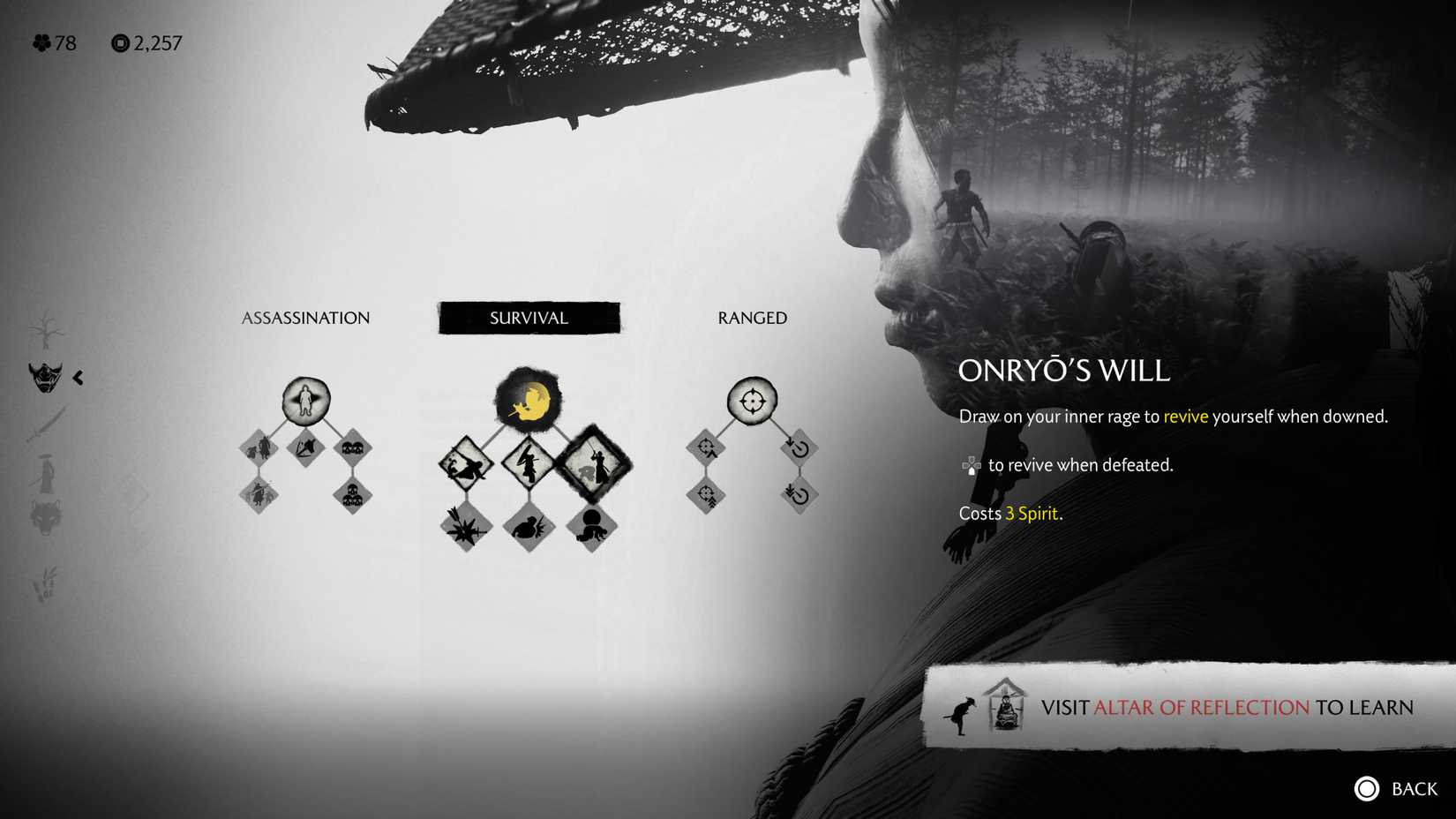Select the Survival tab header
1456x819 pixels.
(529, 318)
